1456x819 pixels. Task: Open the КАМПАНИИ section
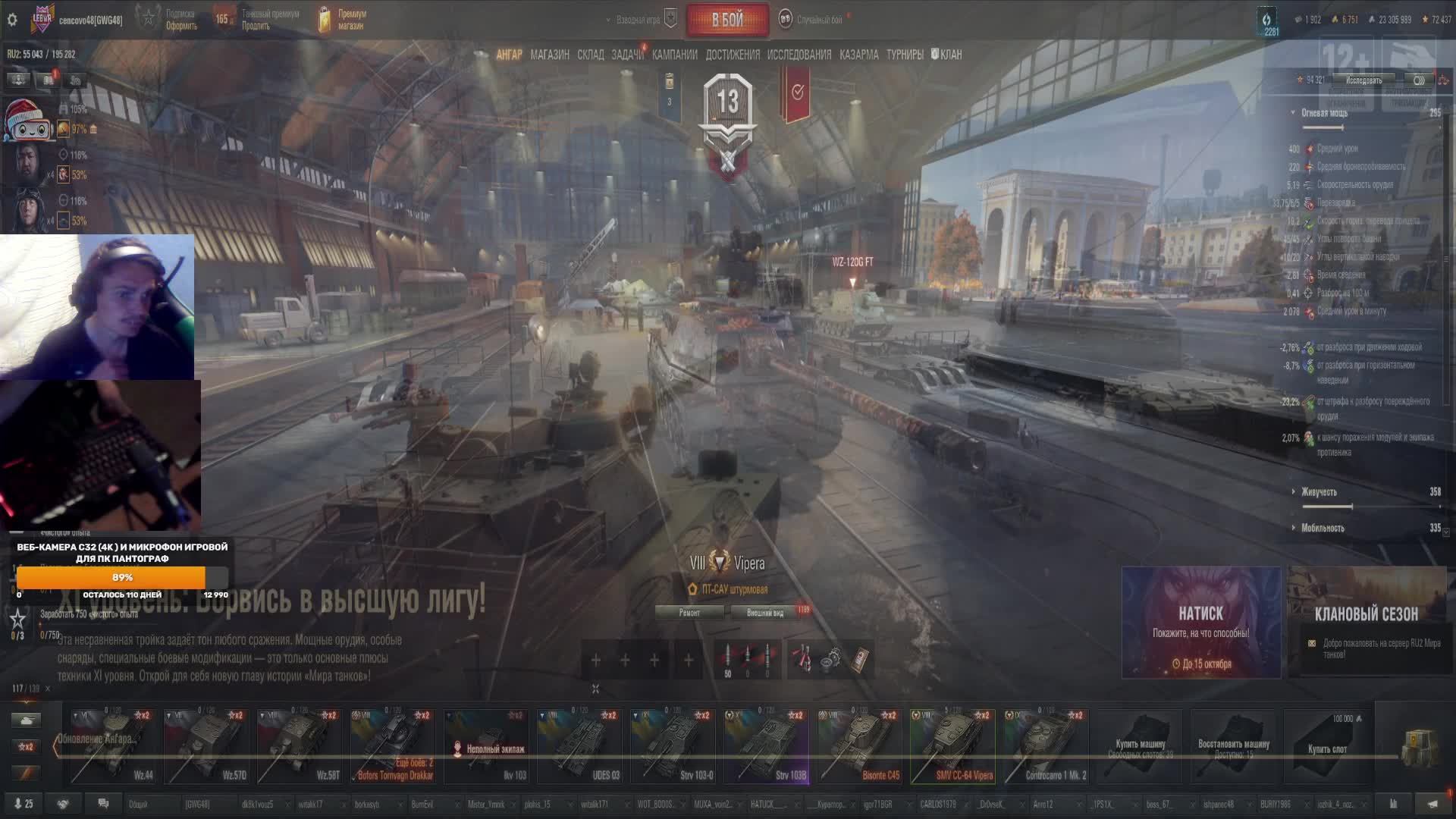[674, 55]
